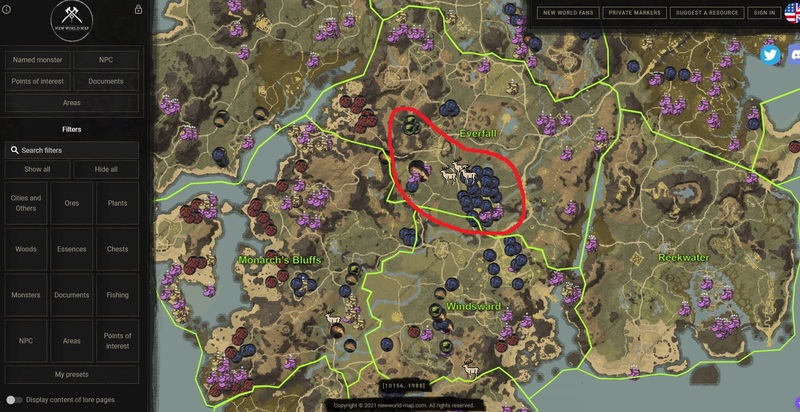Open the Discord icon link
Image resolution: width=800 pixels, height=412 pixels.
[794, 55]
